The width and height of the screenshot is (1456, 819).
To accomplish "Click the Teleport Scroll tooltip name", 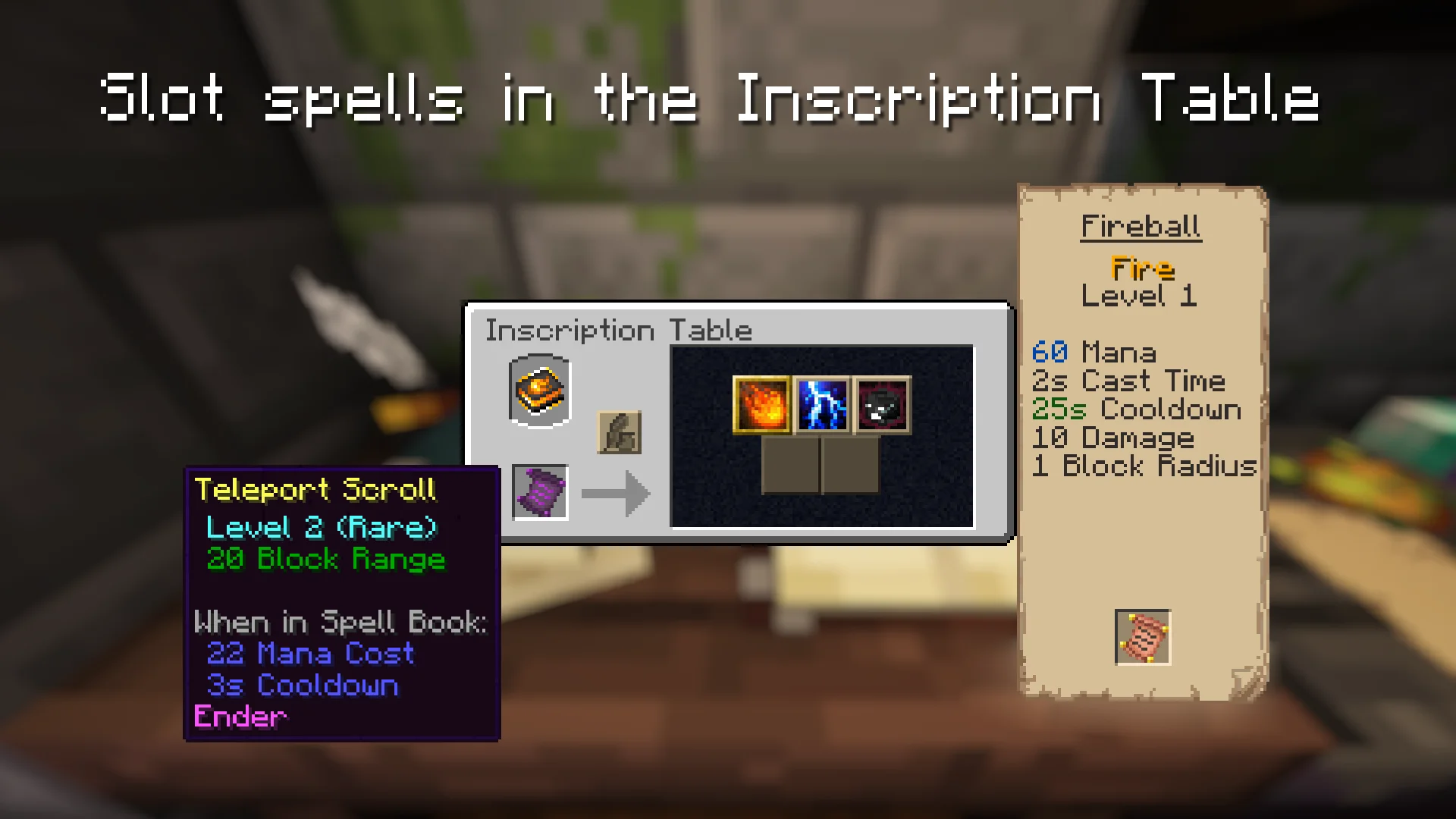I will pos(316,491).
